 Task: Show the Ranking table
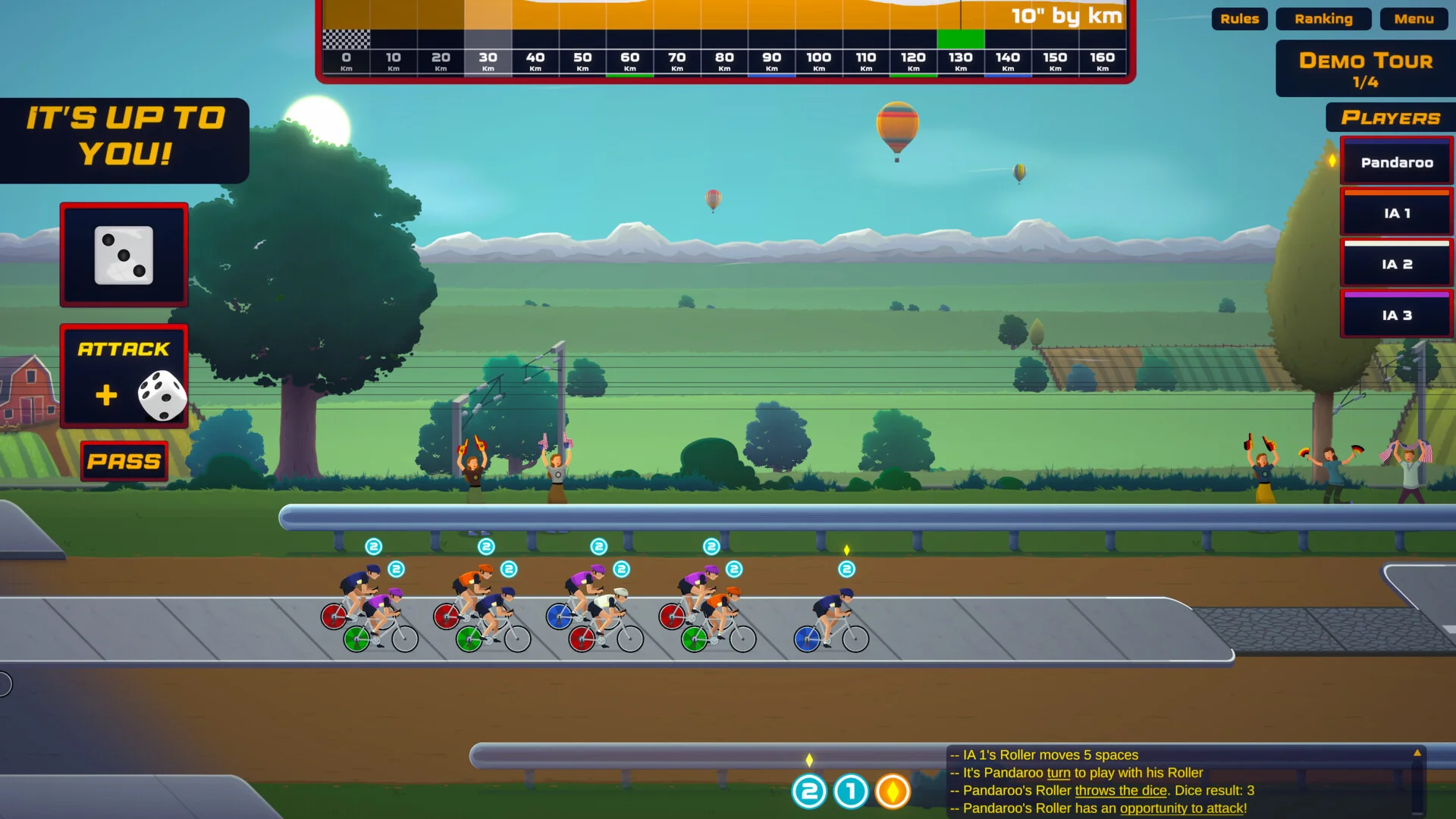1323,19
